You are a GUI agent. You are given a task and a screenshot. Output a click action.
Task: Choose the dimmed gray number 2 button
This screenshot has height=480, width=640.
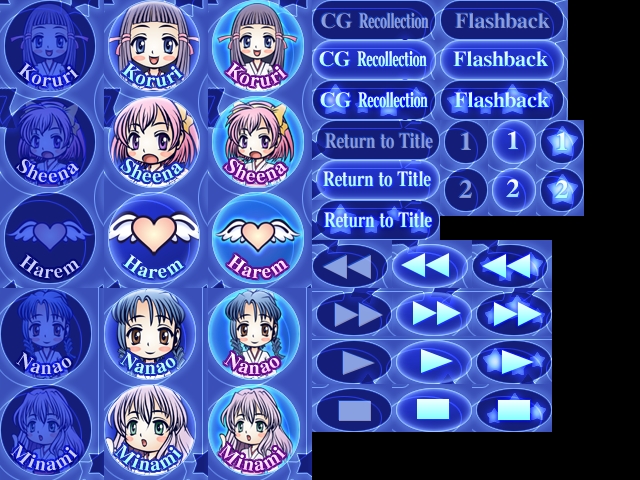point(464,189)
